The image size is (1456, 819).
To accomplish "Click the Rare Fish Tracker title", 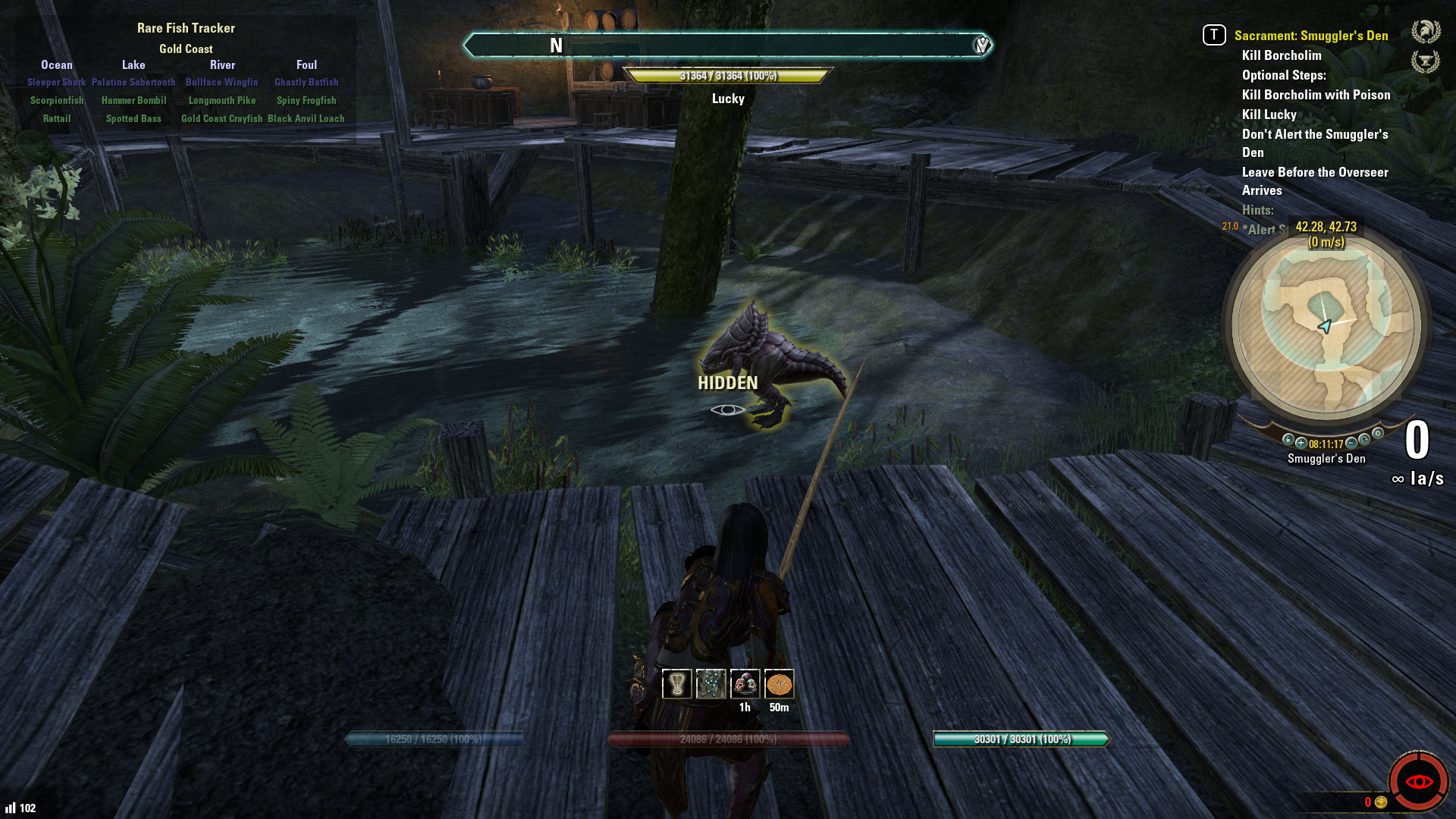I will click(186, 28).
